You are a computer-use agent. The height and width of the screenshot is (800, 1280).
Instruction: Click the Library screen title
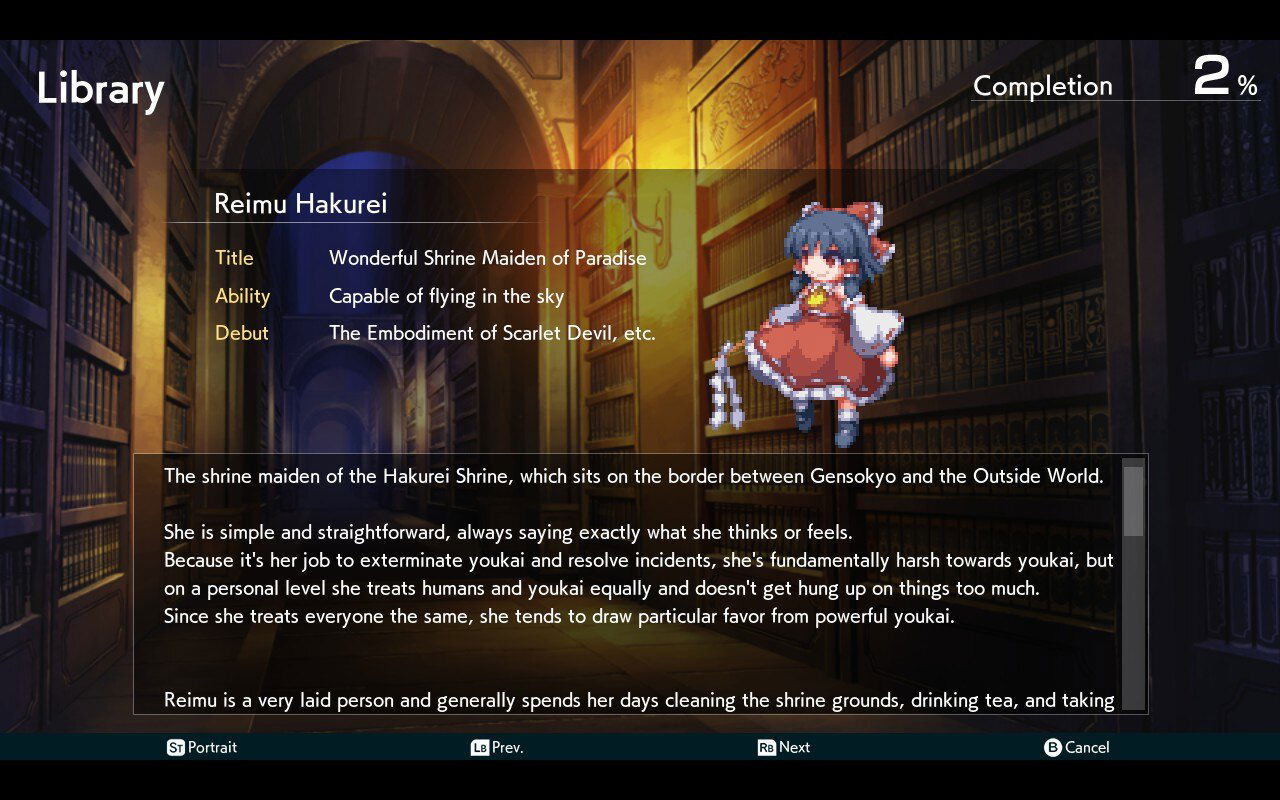point(100,89)
